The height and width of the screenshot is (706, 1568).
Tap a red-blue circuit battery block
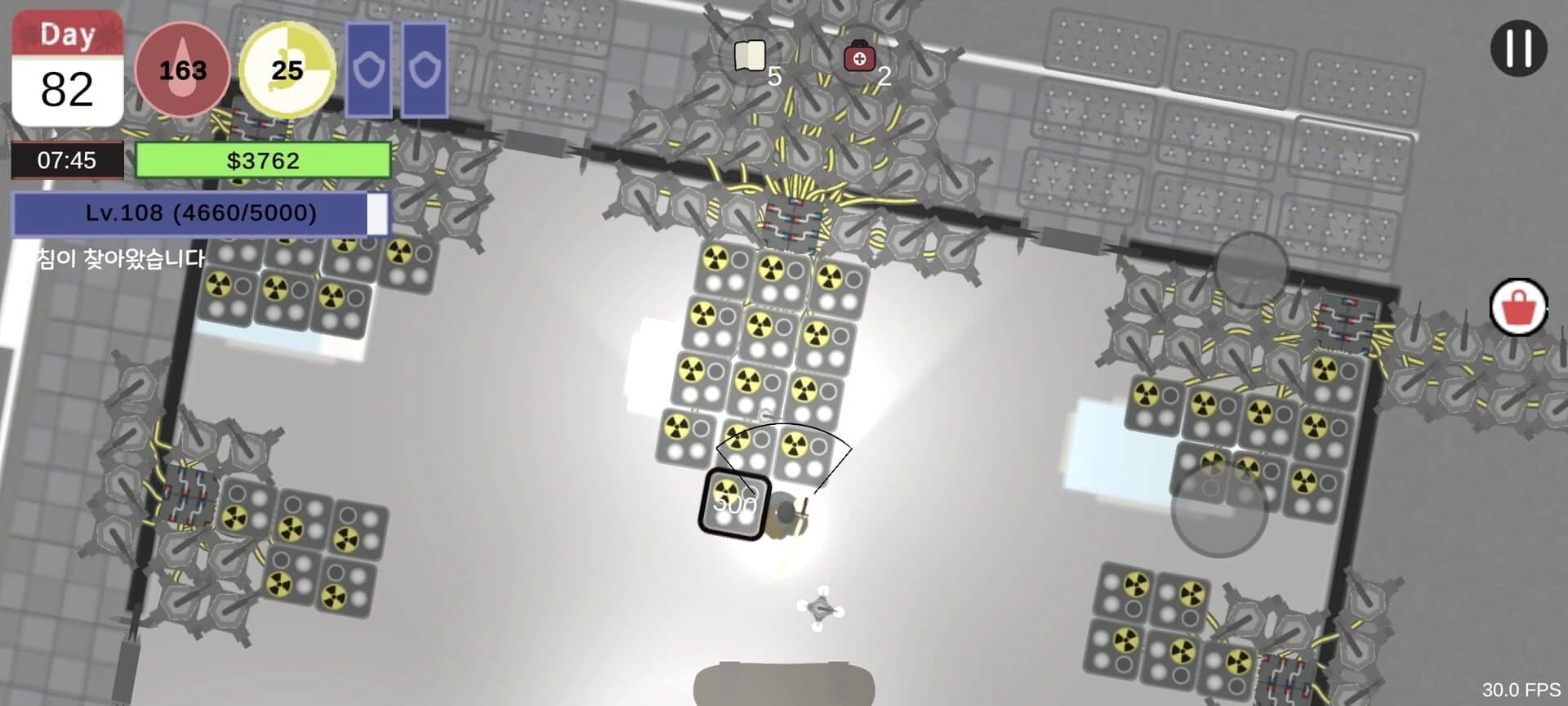(794, 219)
